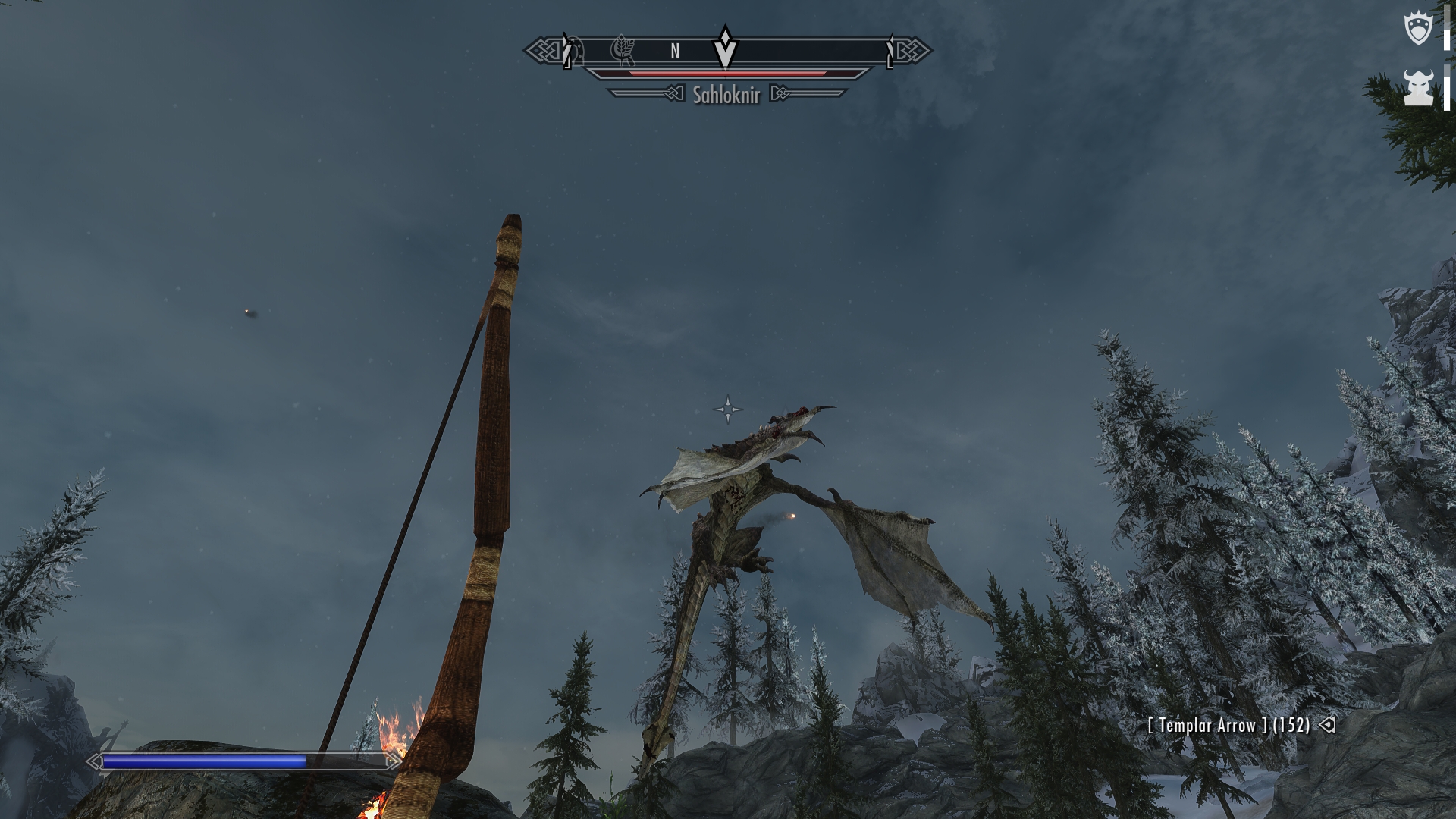1456x819 pixels.
Task: Click the spiked shield active effect icon
Action: (x=1417, y=29)
